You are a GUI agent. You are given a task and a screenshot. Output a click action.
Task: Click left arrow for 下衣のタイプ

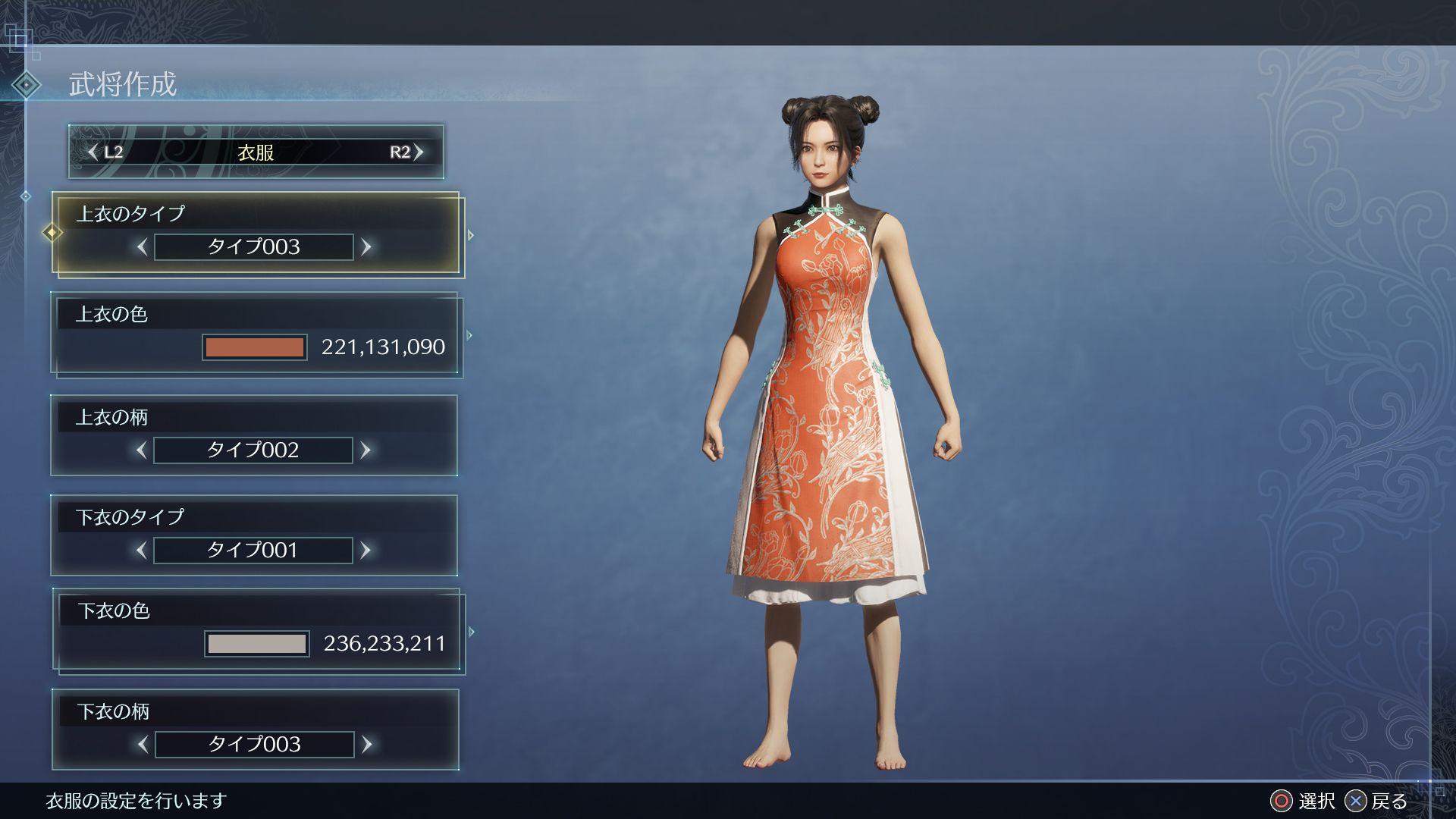(142, 551)
